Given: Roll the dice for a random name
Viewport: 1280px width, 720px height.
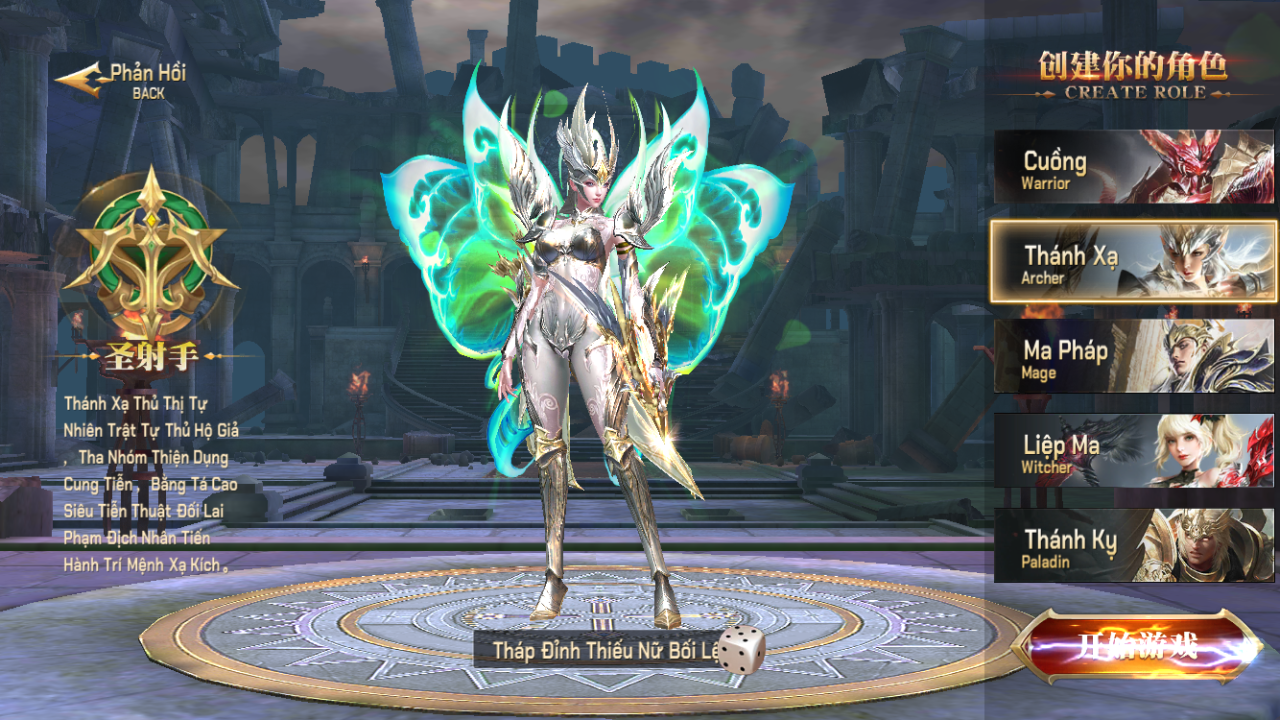Looking at the screenshot, I should pos(742,650).
